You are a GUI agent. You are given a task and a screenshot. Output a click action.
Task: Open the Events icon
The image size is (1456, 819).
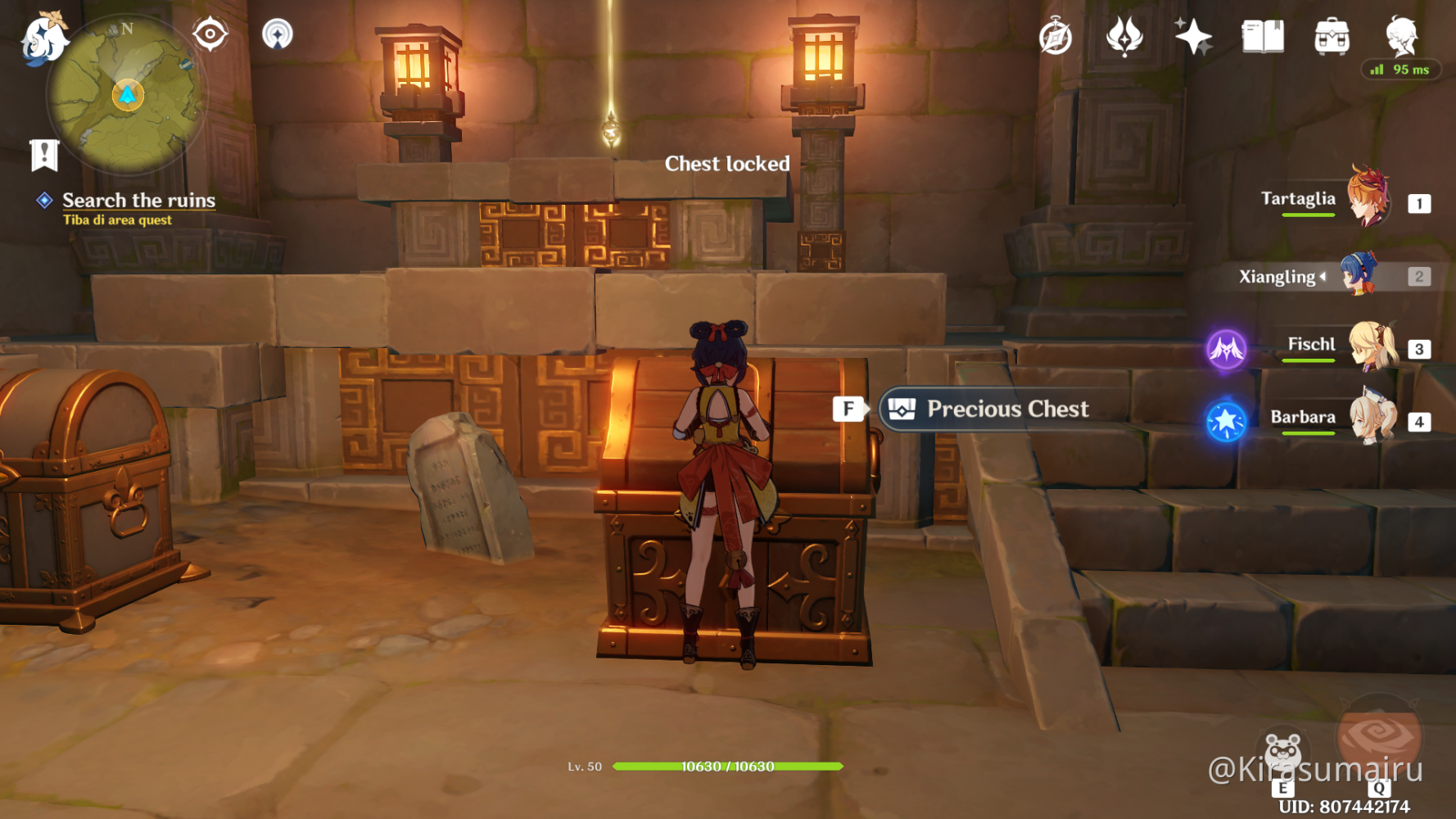[x=1124, y=37]
